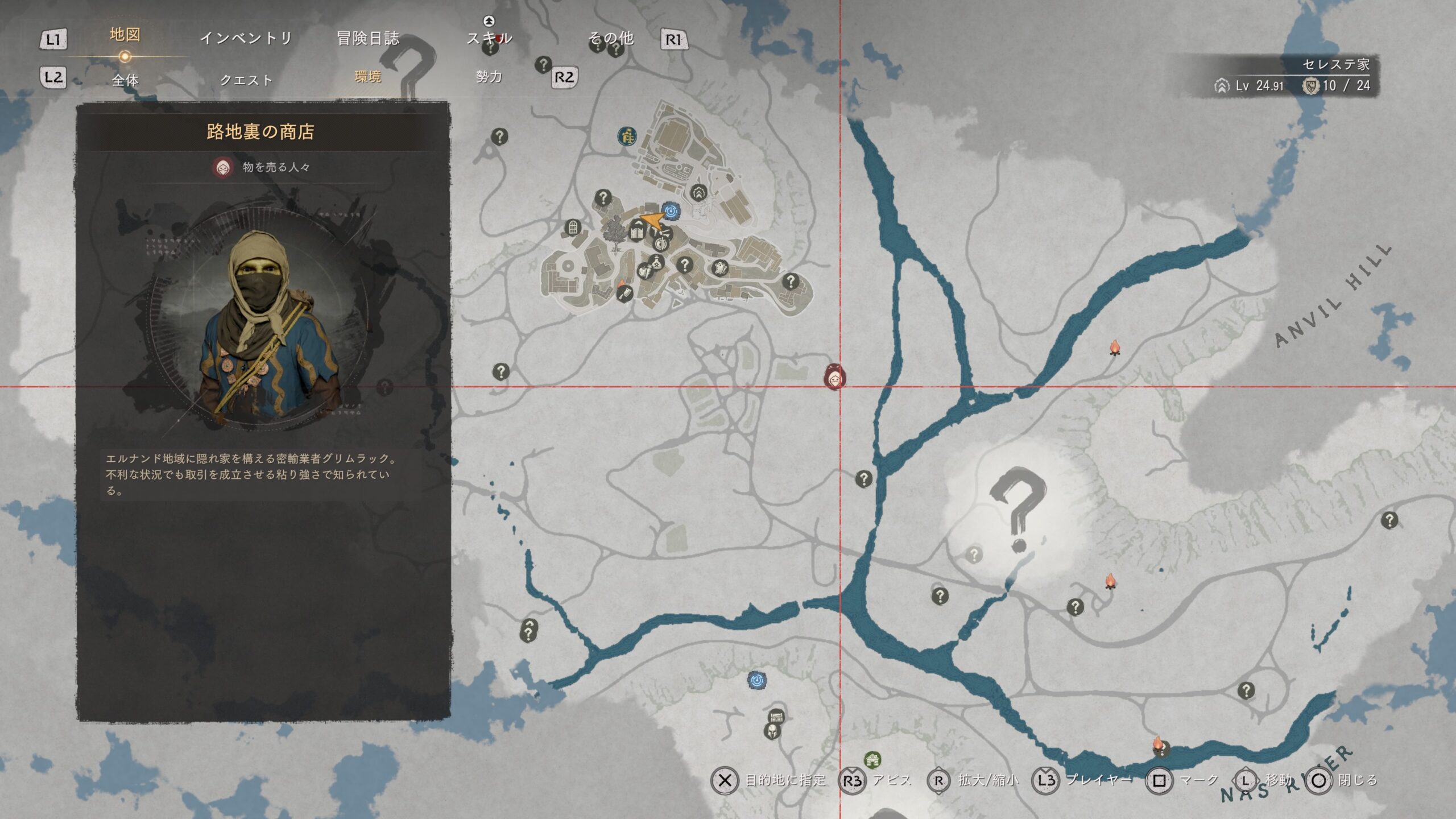
Task: Click the potion bottle shop marker
Action: [x=656, y=262]
